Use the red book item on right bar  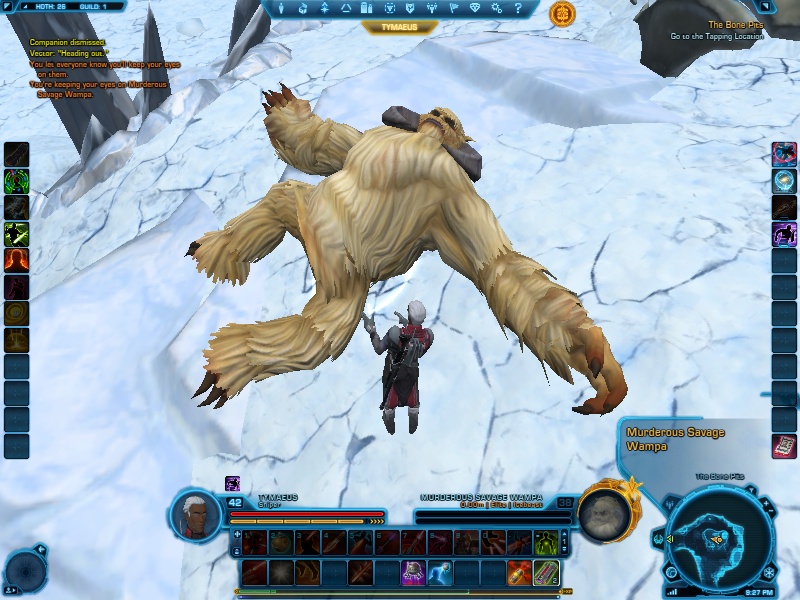coord(785,446)
